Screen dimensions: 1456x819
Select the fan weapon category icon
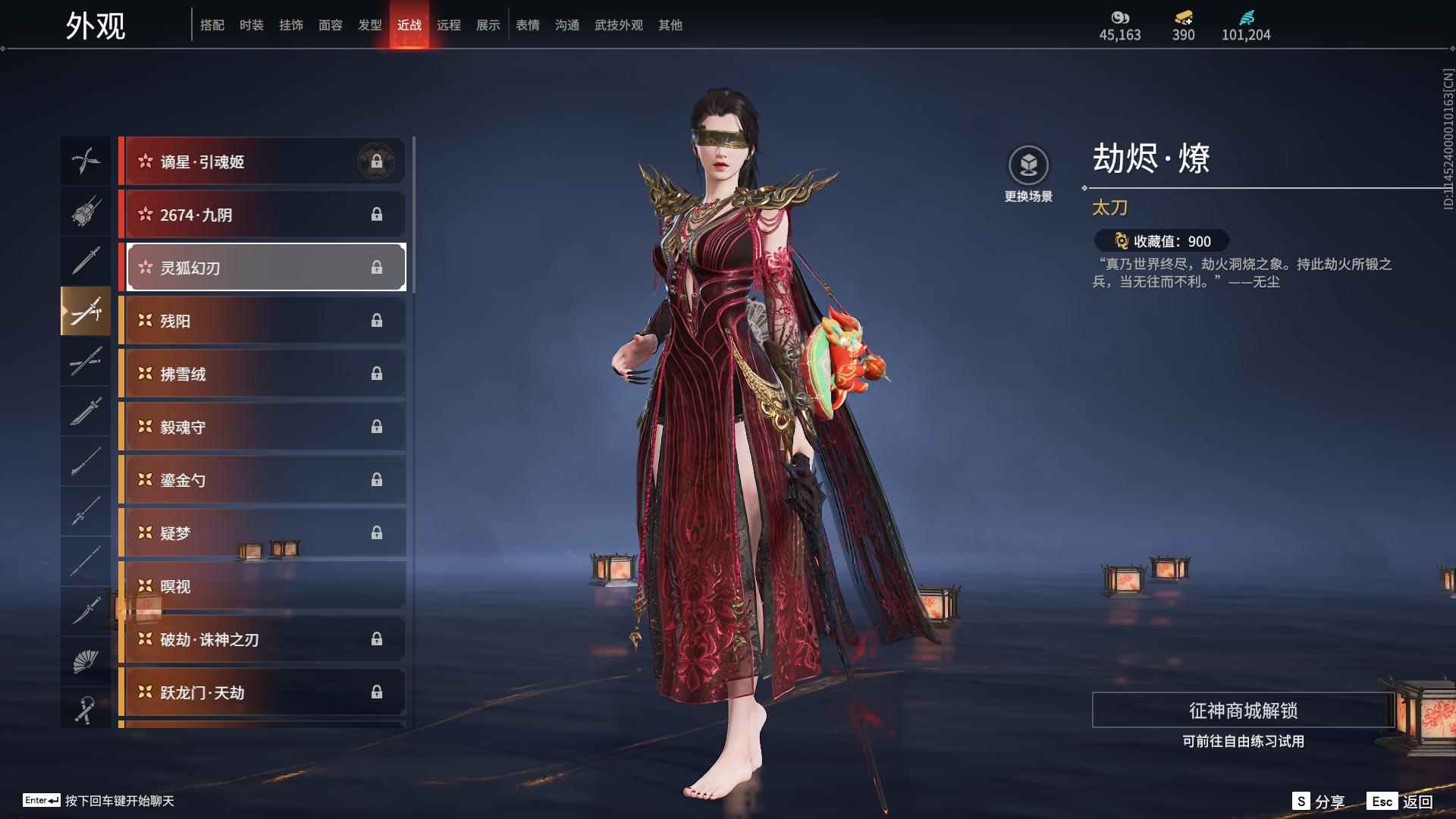(x=86, y=659)
